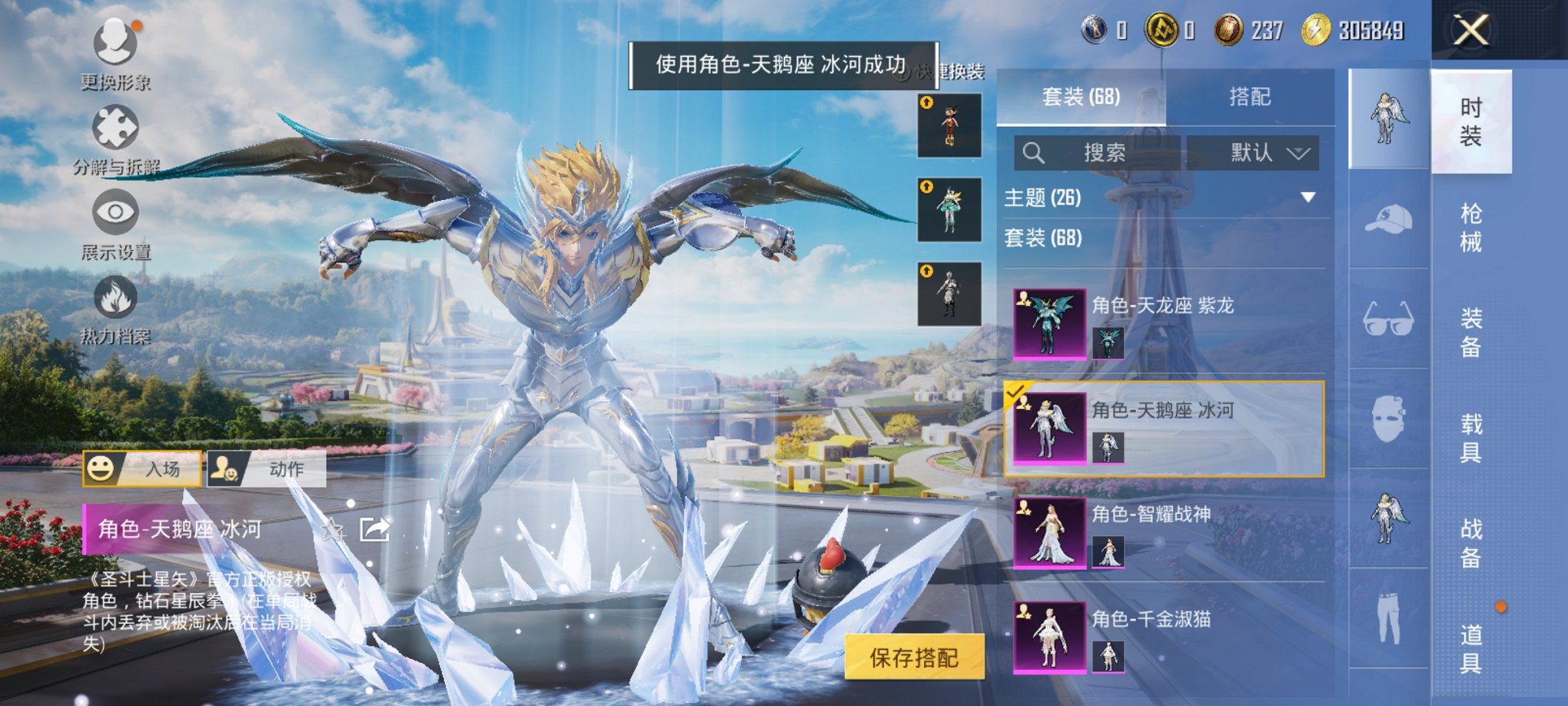Switch to the 搭配 tab
Screen dimensions: 1568x706
coord(1251,96)
